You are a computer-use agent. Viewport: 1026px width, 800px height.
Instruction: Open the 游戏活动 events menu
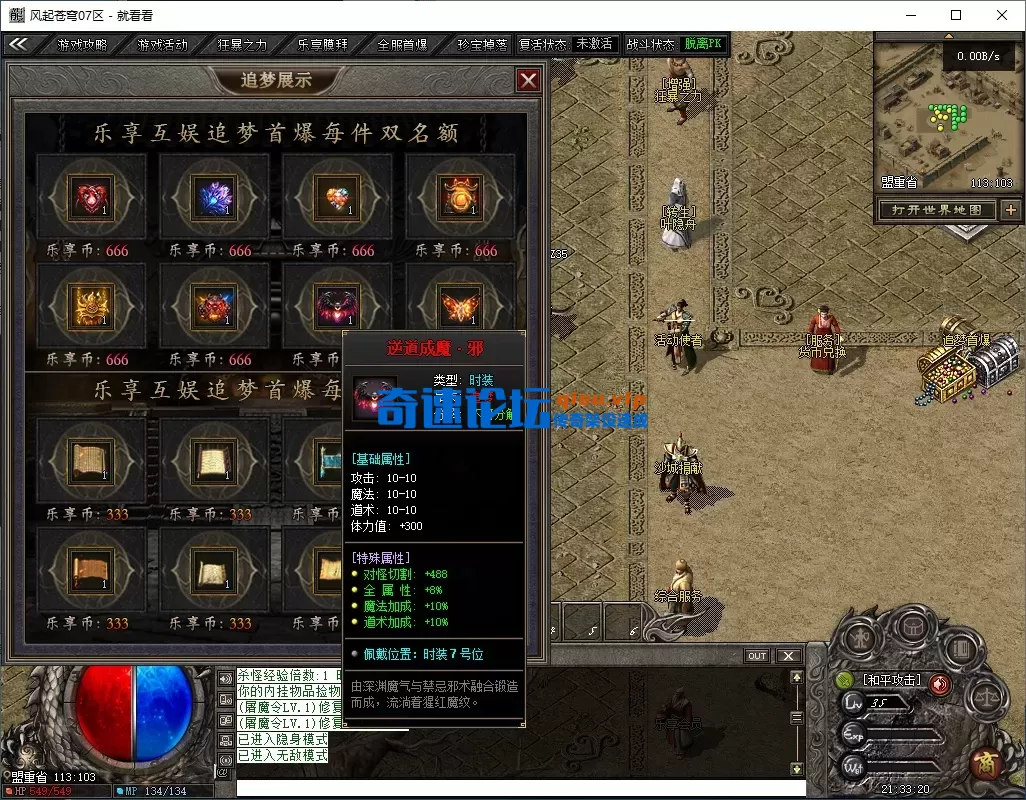[x=162, y=45]
